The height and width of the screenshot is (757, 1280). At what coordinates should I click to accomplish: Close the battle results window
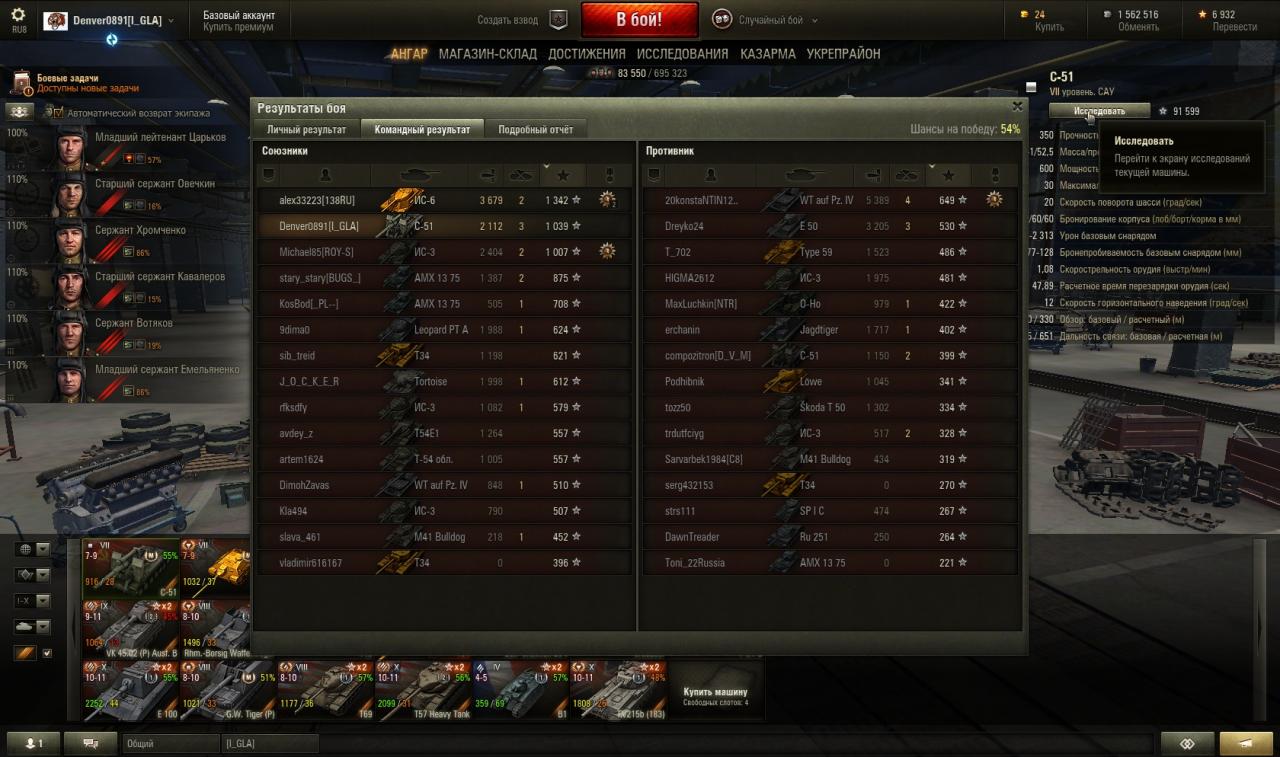point(1017,106)
